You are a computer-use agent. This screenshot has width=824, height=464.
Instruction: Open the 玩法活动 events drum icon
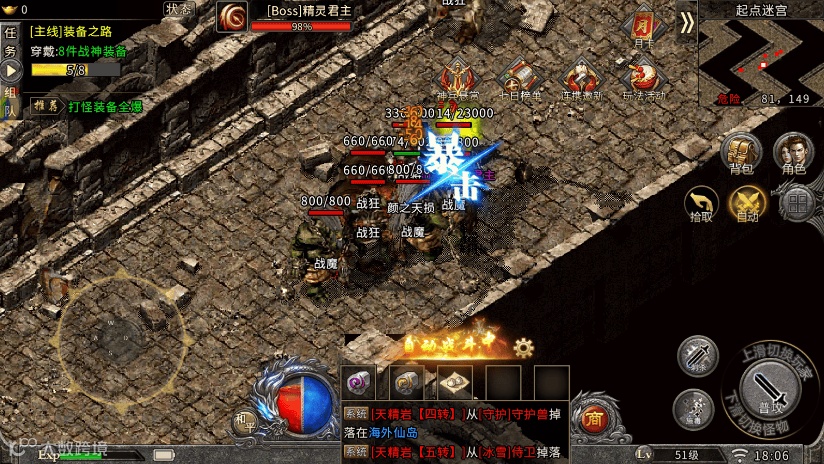pyautogui.click(x=643, y=77)
